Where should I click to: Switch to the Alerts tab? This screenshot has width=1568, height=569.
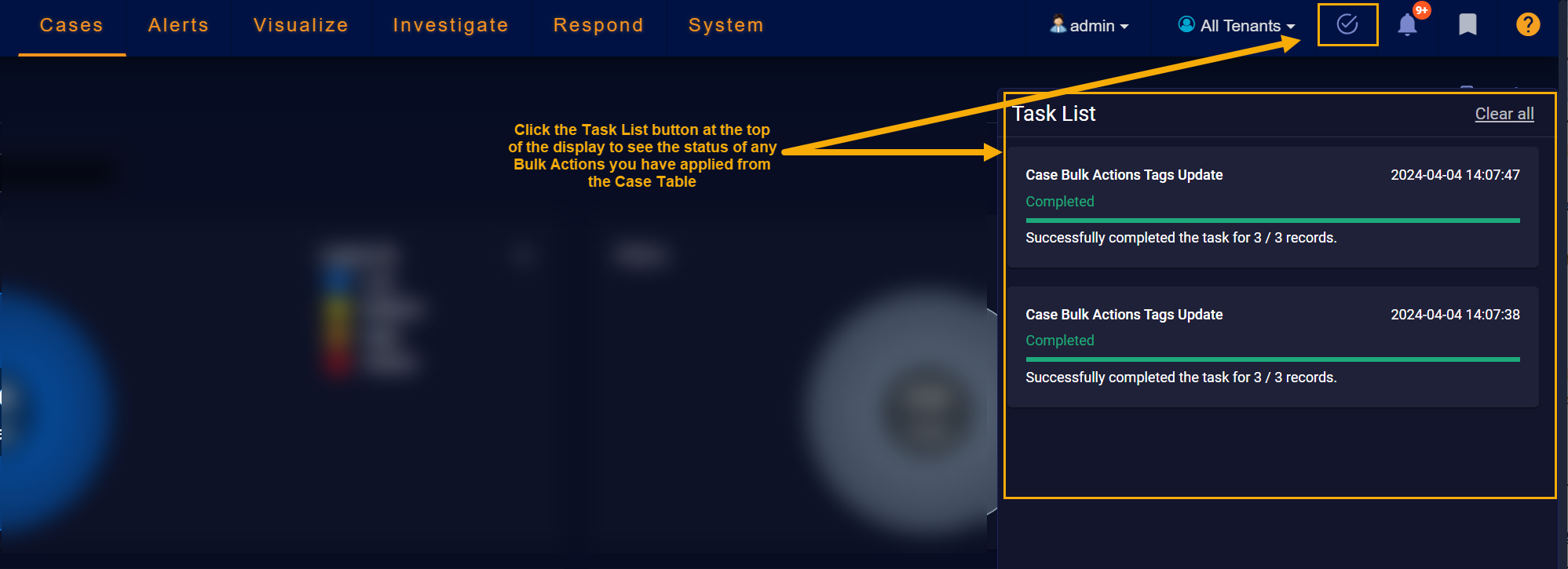178,26
